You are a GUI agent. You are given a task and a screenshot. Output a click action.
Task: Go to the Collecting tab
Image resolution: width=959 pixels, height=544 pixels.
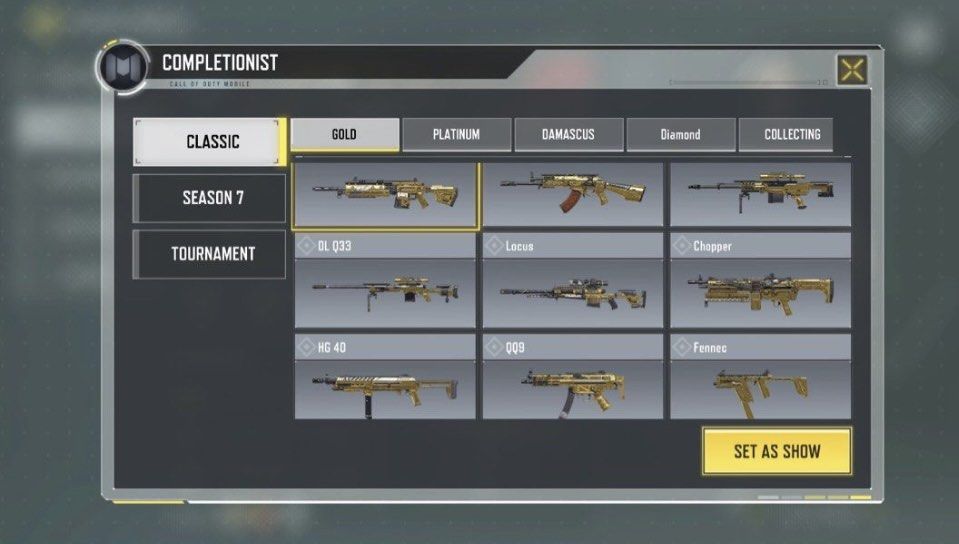pyautogui.click(x=791, y=135)
